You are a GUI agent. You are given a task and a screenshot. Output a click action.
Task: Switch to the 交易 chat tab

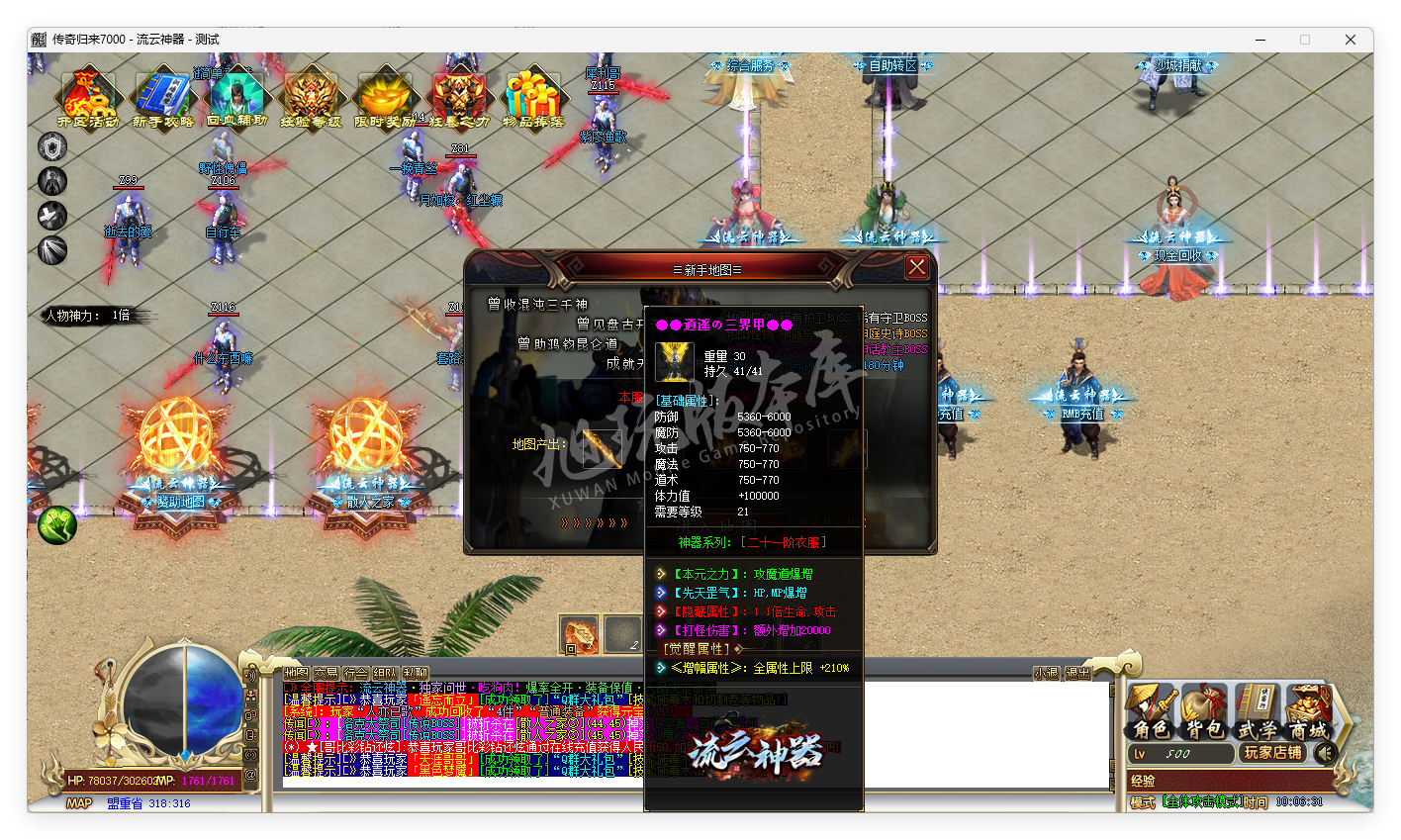coord(327,673)
